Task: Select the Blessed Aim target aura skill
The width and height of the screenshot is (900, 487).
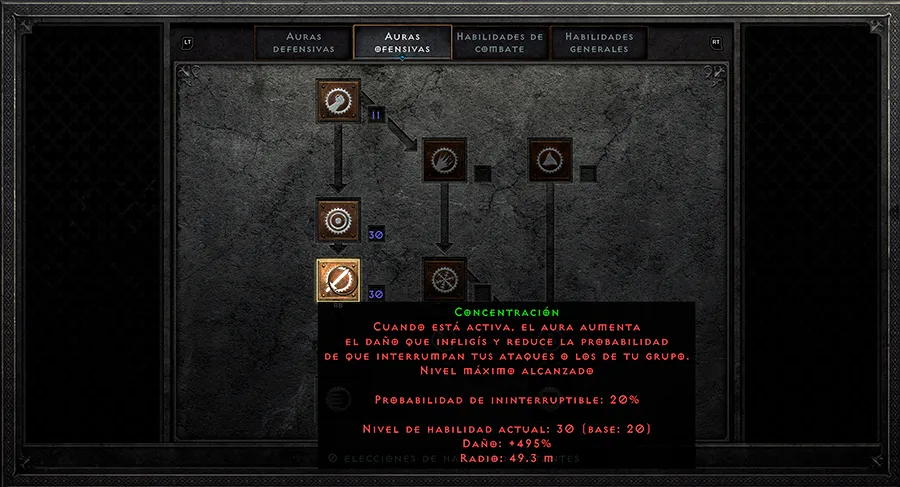Action: (338, 220)
